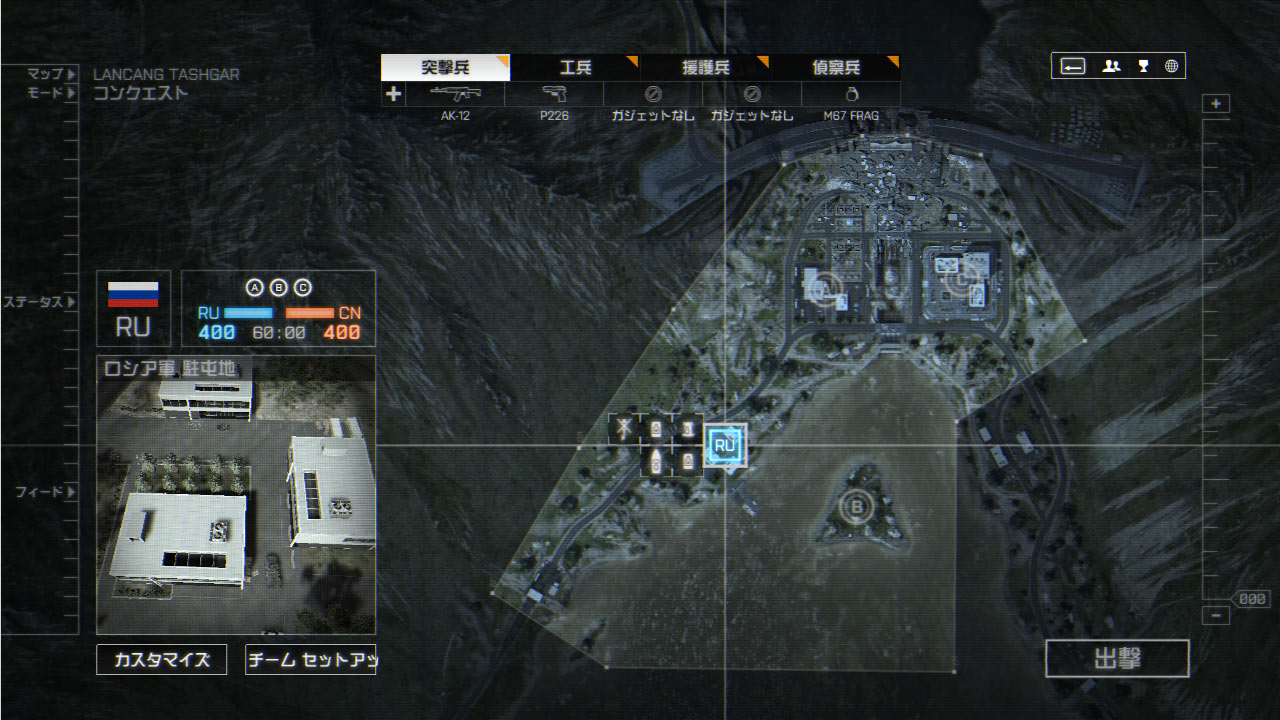The image size is (1280, 720).
Task: Open the 偵察兵 recon class tab
Action: (x=835, y=68)
